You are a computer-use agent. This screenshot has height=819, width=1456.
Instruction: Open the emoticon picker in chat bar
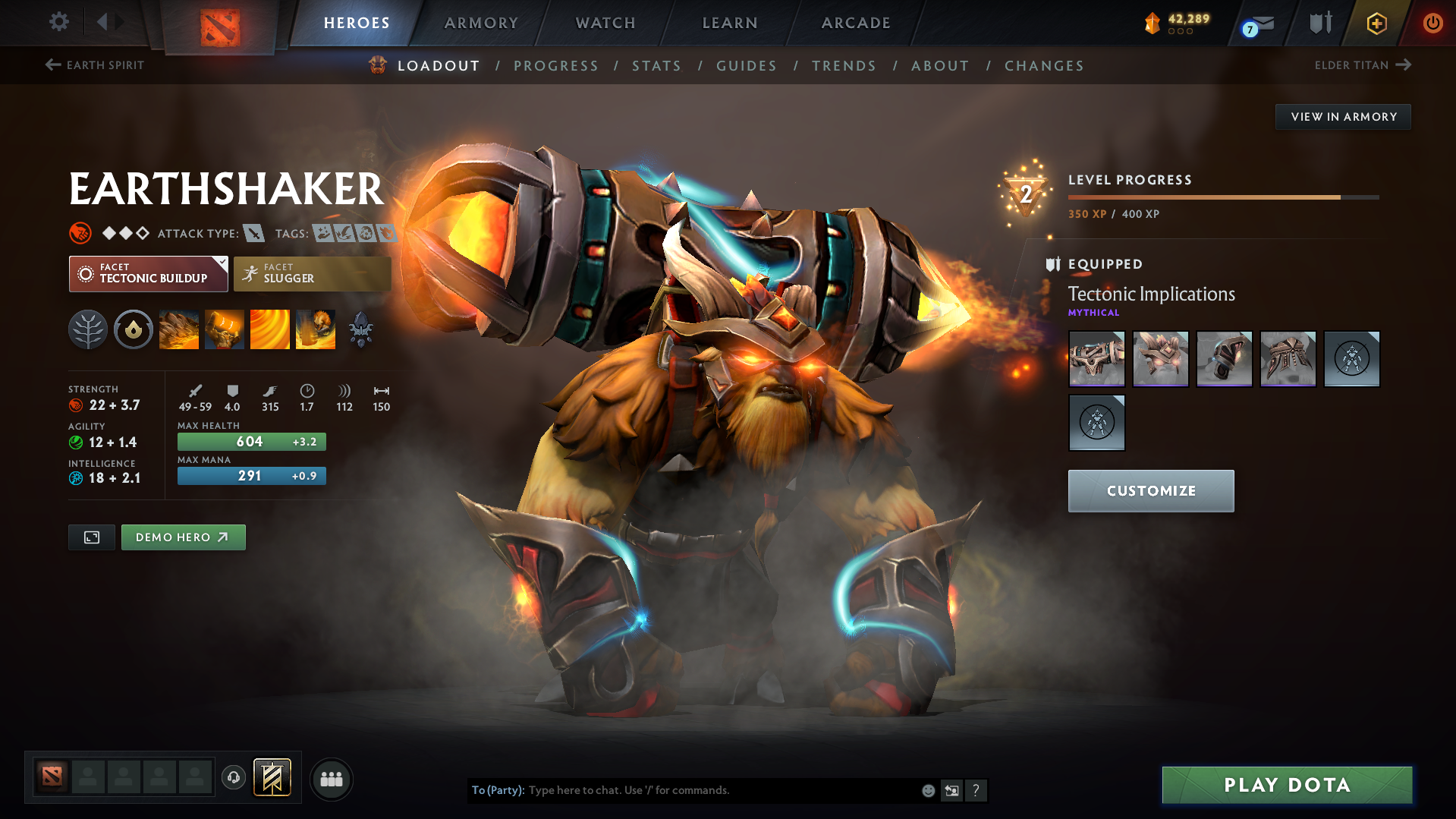(928, 790)
